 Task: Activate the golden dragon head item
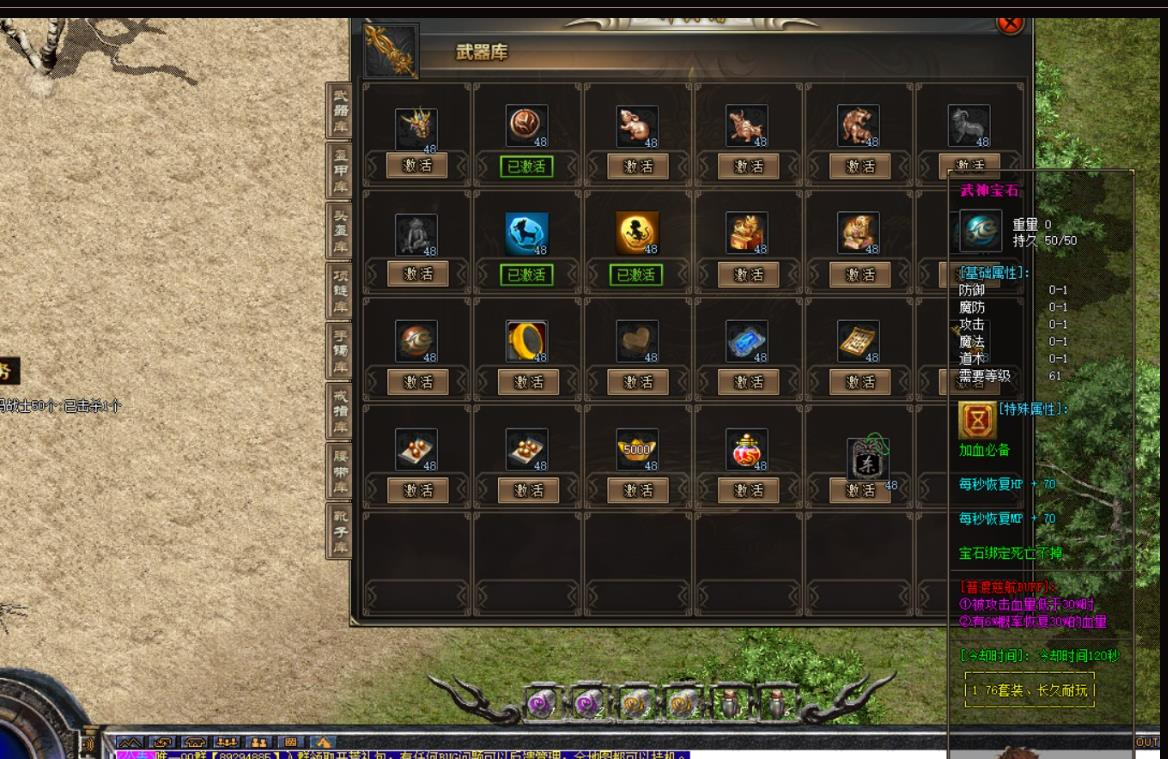[x=417, y=166]
